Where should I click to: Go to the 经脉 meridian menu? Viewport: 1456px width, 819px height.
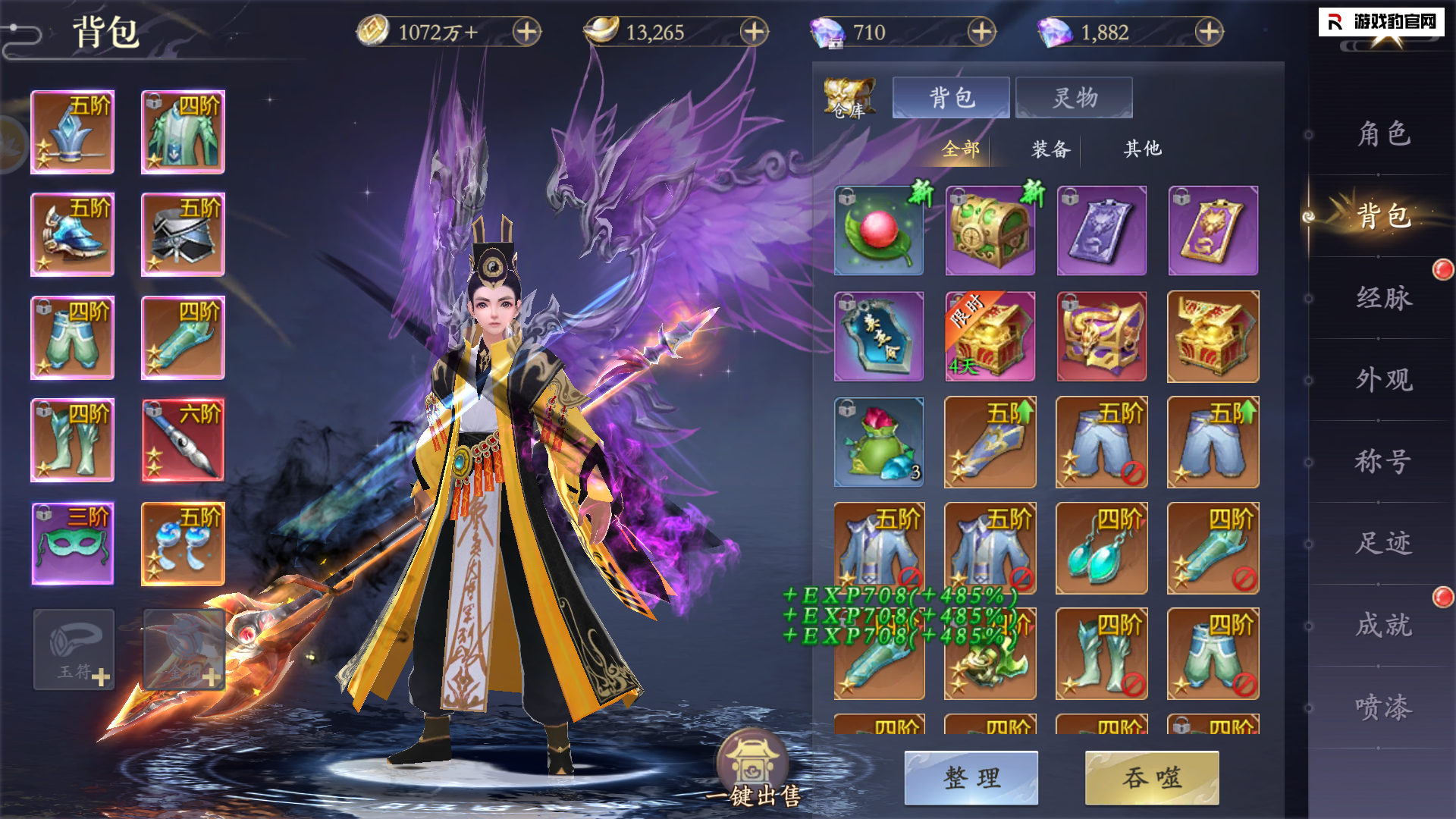[1383, 298]
